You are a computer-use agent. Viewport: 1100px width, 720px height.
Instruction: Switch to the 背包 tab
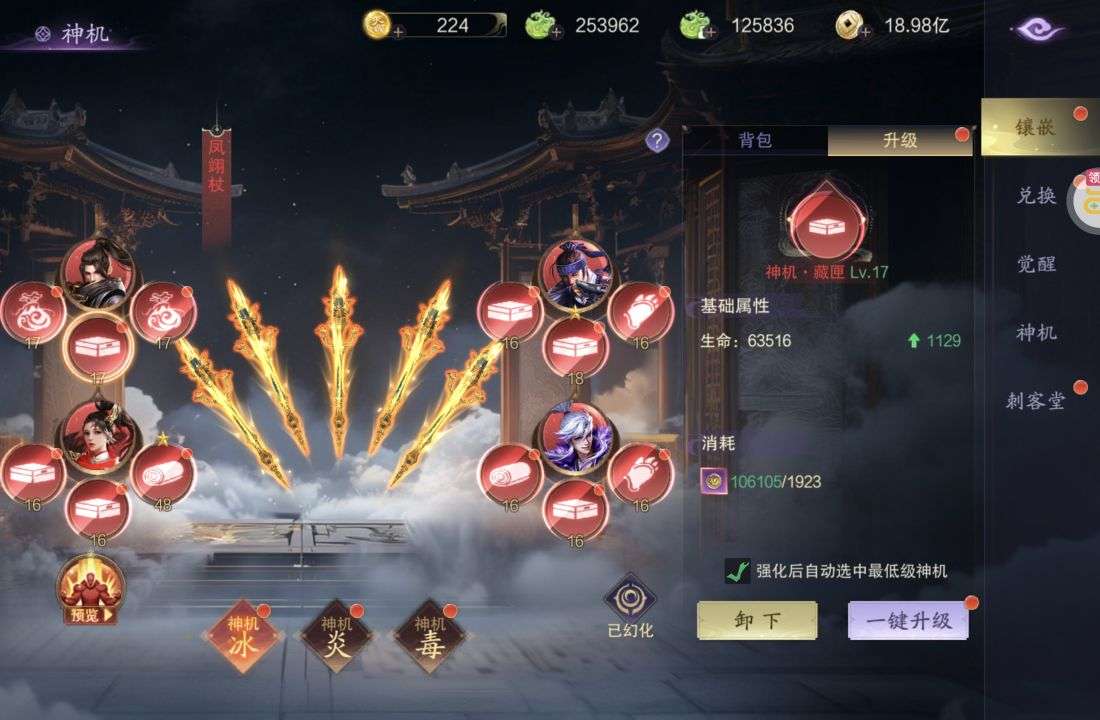tap(755, 141)
